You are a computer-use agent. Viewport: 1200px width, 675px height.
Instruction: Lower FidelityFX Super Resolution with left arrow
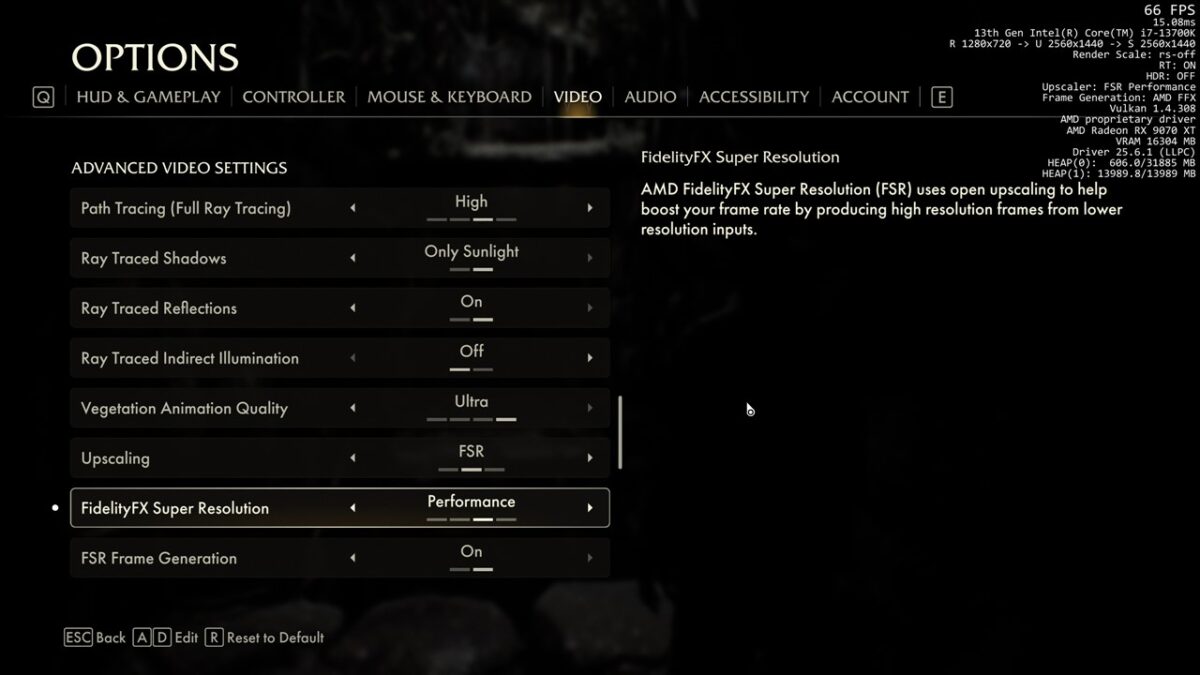tap(353, 508)
